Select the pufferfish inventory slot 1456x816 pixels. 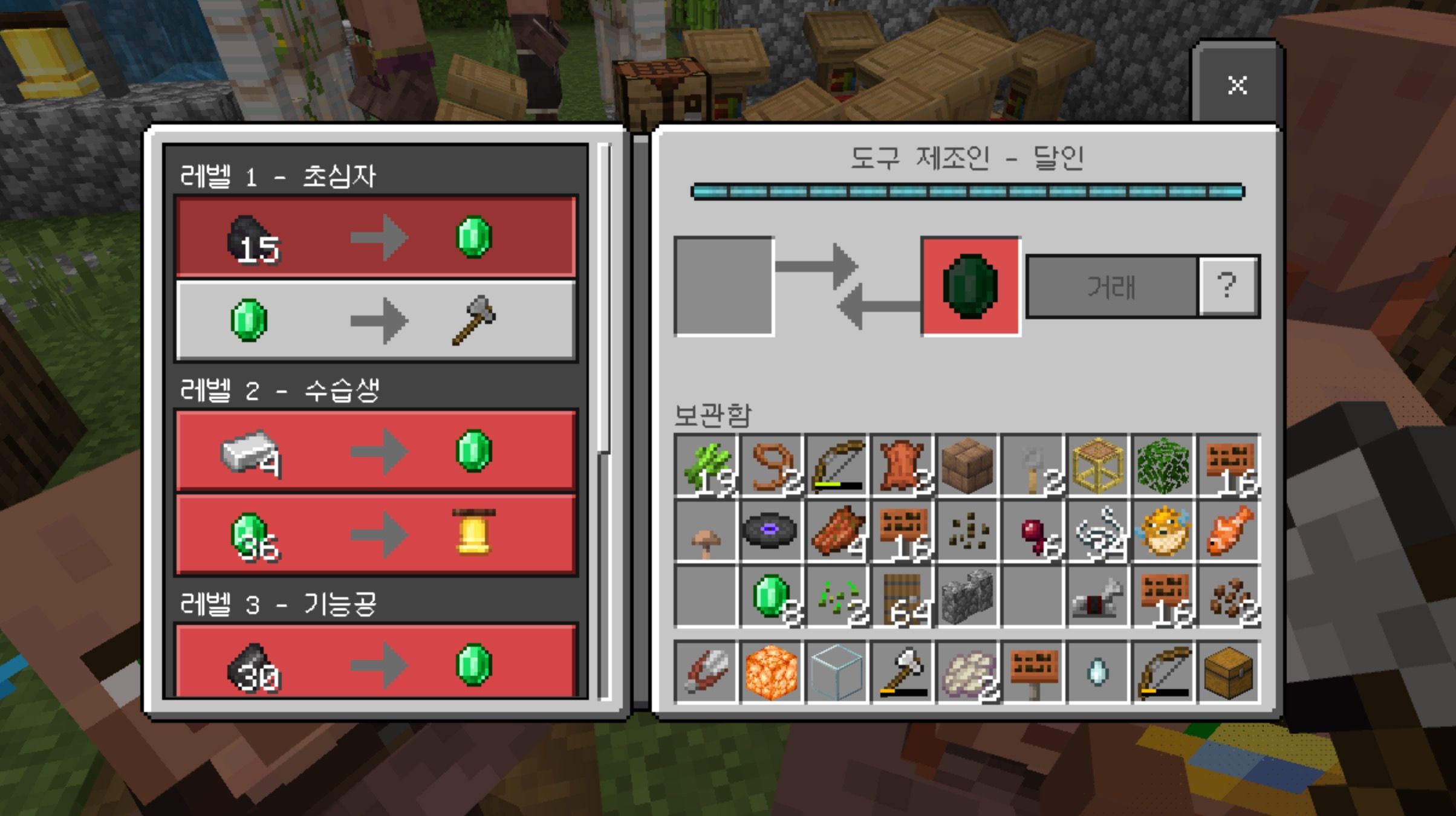[1164, 531]
